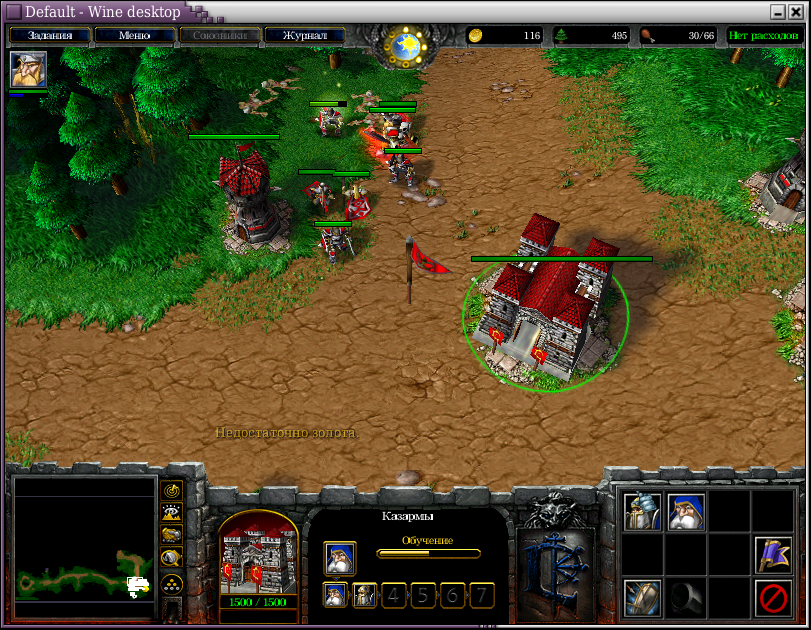Toggle minimap terrain display

pos(171,514)
